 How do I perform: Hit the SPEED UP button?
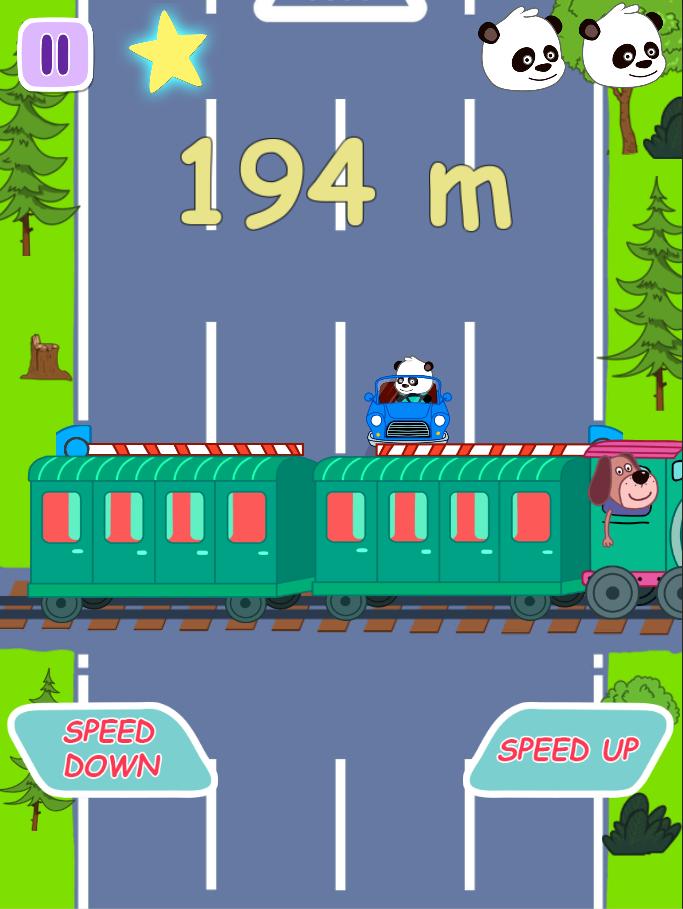point(568,749)
